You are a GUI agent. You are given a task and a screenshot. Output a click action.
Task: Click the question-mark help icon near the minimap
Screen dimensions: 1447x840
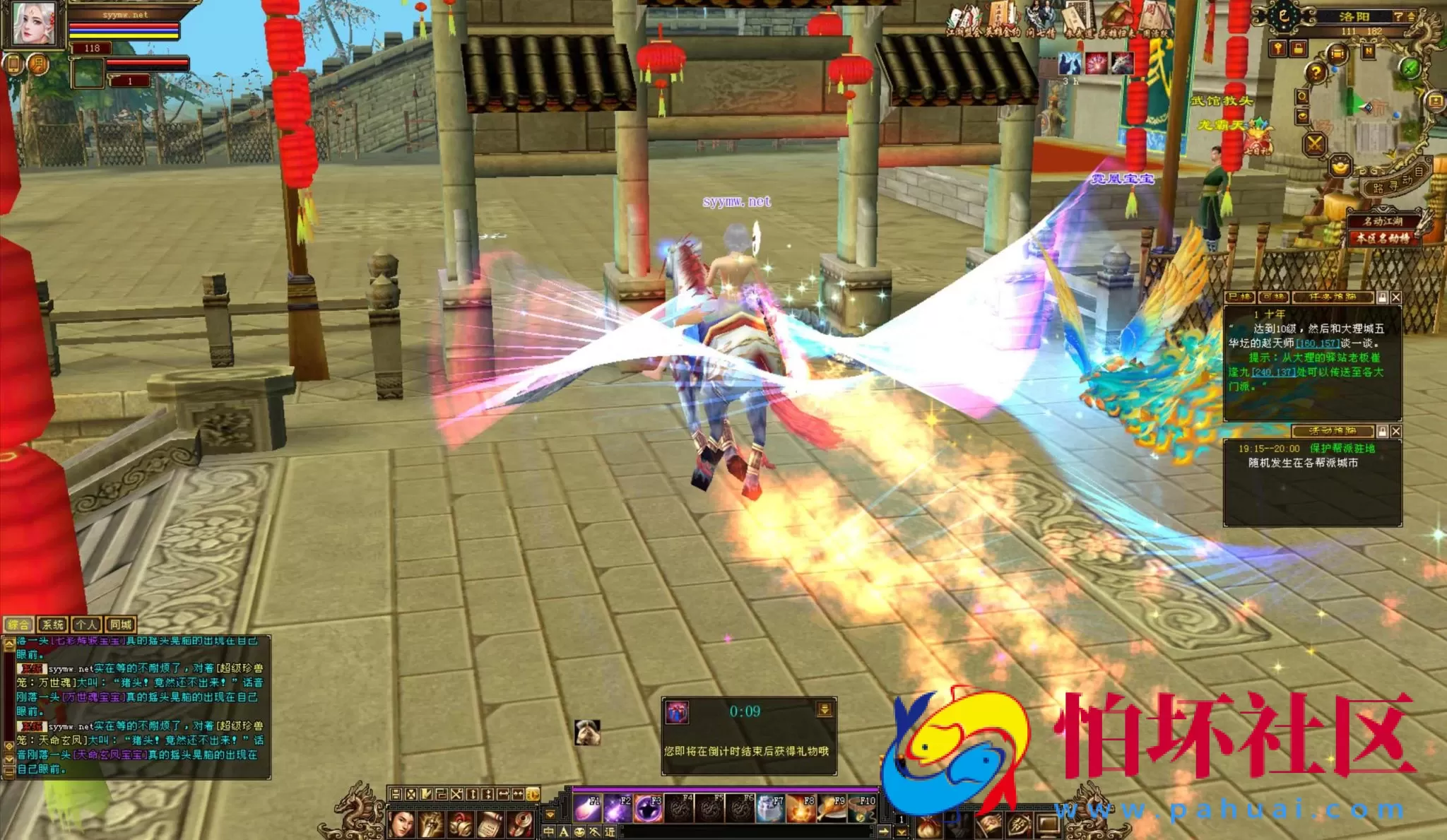coord(1316,73)
